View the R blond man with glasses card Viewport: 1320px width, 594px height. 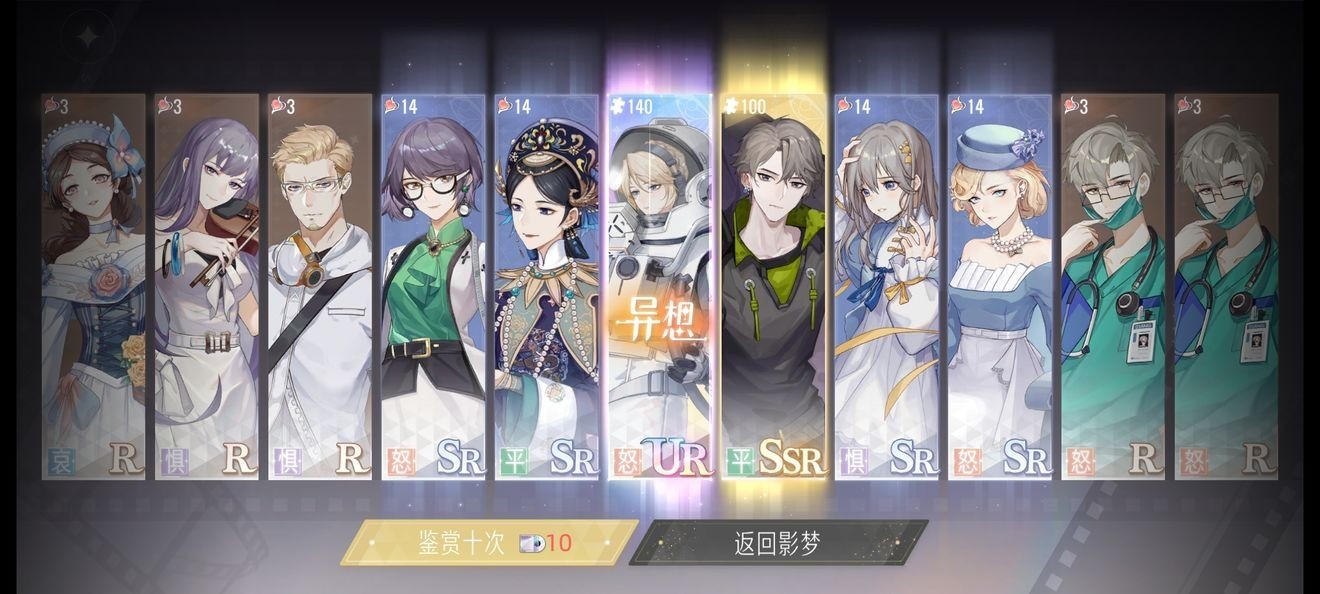(320, 287)
